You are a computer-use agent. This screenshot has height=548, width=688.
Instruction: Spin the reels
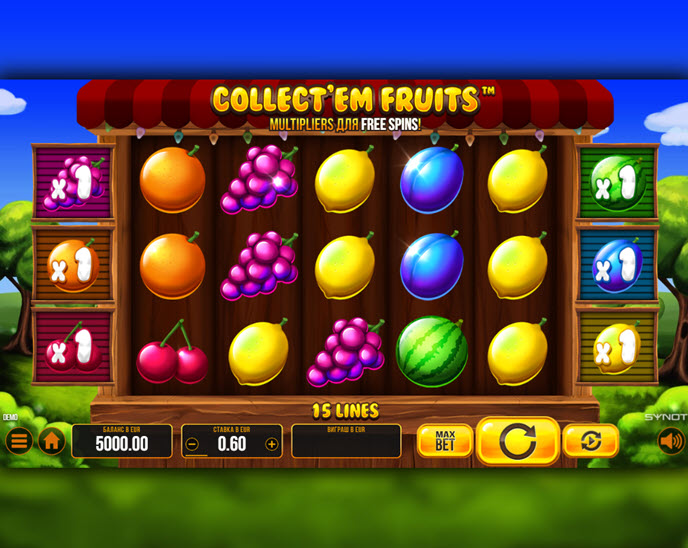click(x=517, y=441)
